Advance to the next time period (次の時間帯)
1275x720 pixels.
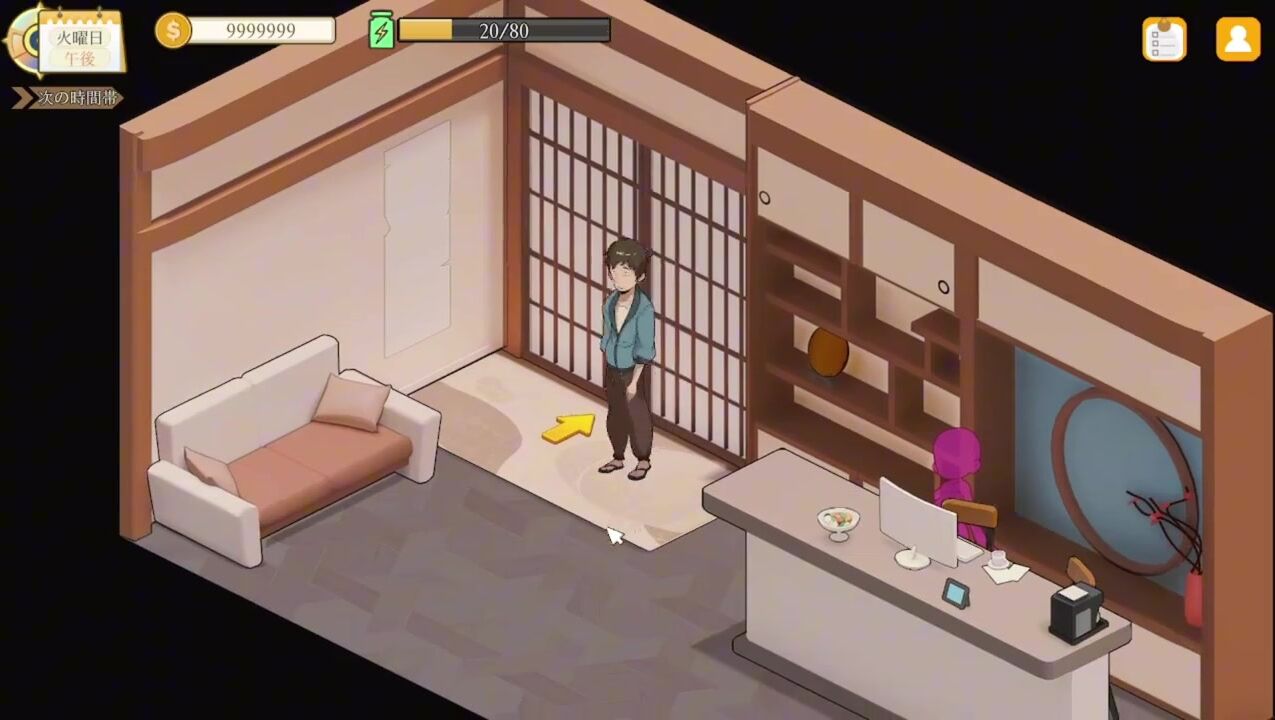(x=69, y=98)
